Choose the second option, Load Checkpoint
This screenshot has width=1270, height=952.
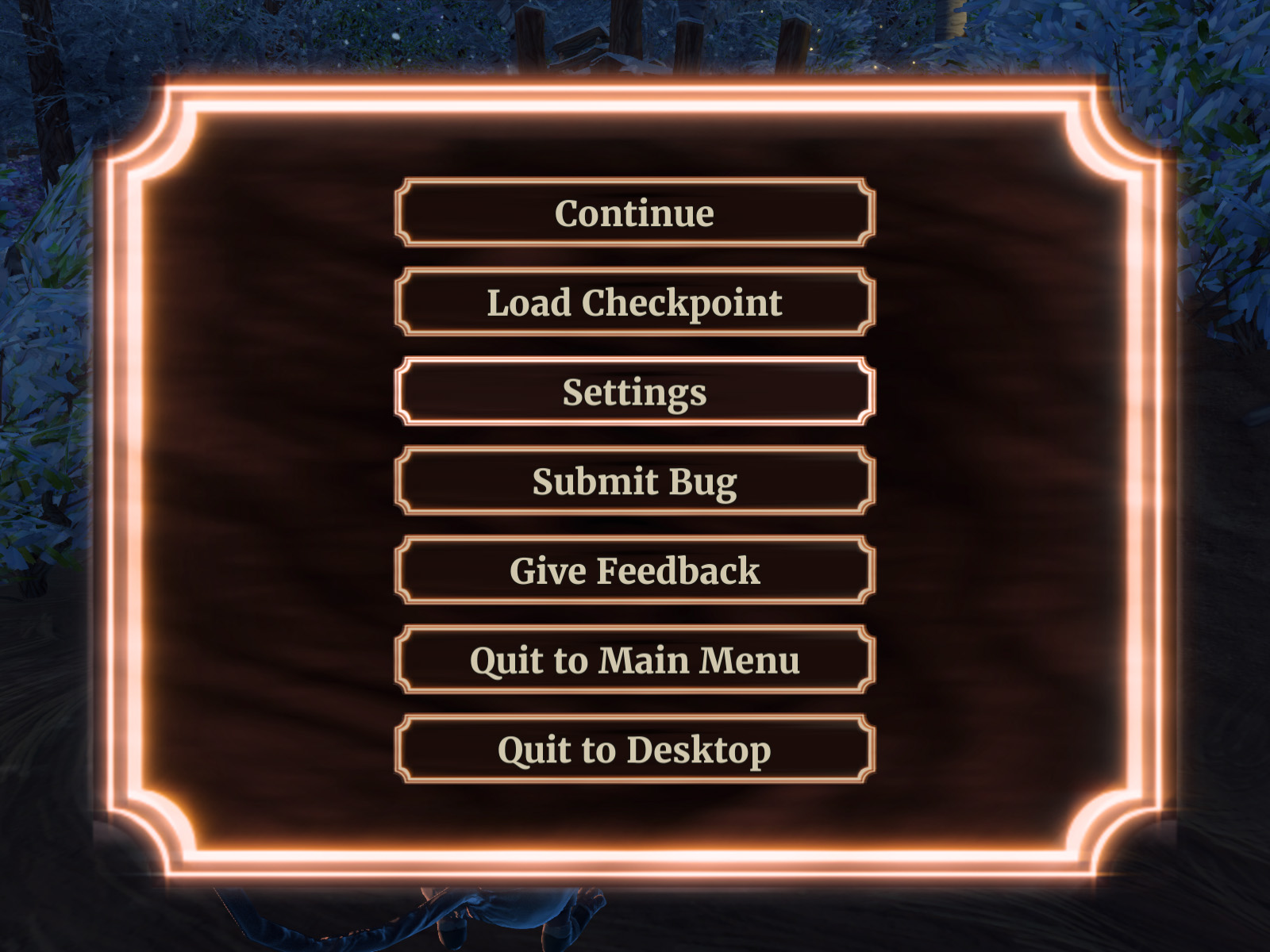pyautogui.click(x=635, y=303)
